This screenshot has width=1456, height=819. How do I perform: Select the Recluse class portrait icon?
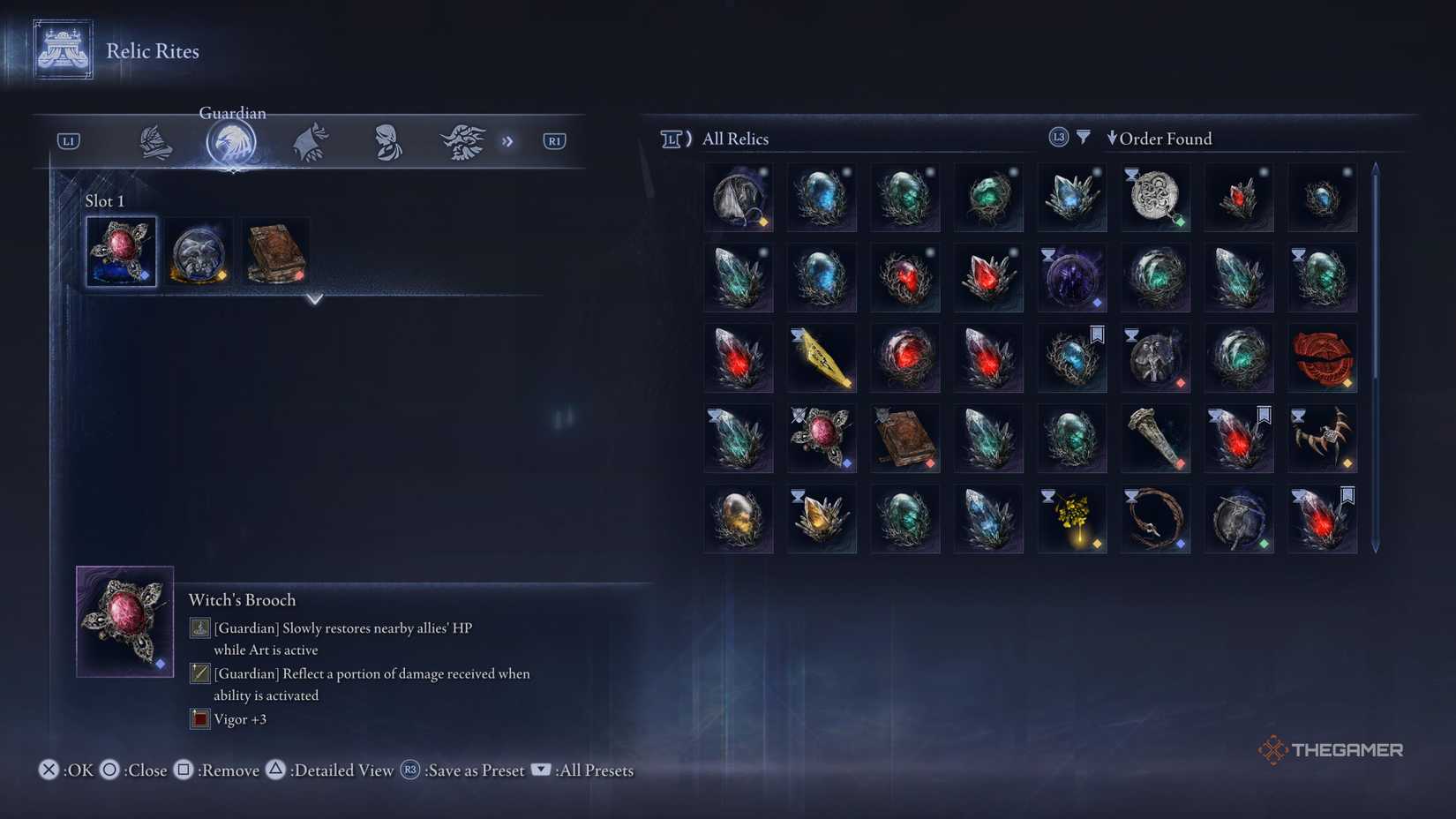[x=386, y=140]
